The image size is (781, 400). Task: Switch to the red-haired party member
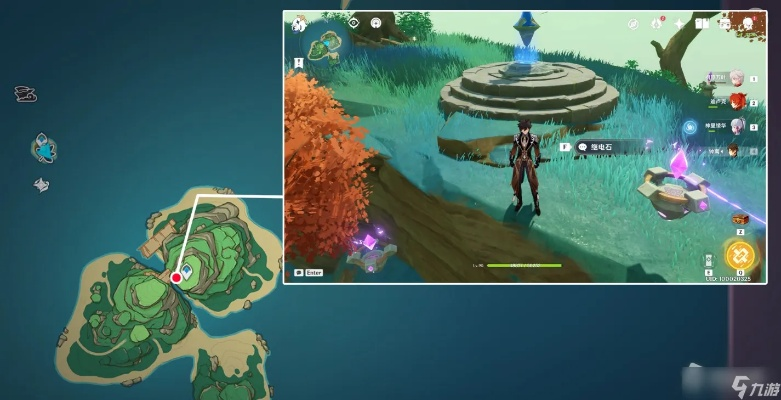pyautogui.click(x=737, y=101)
